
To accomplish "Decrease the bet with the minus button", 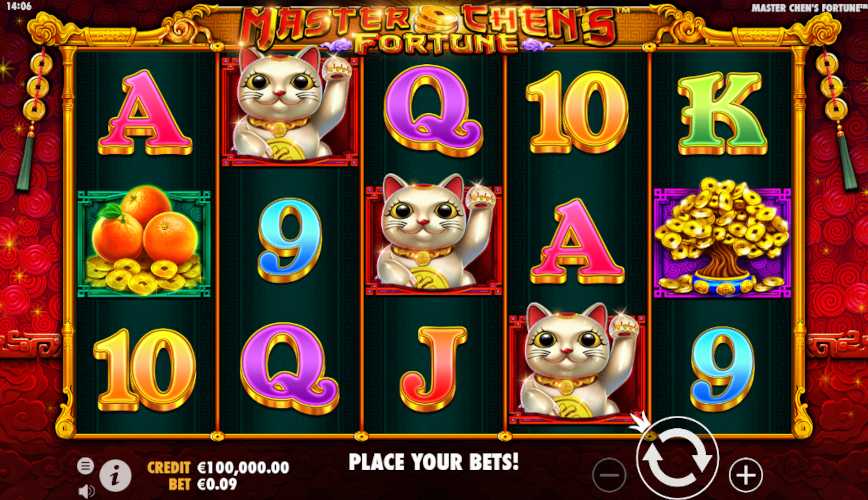I will pos(609,472).
